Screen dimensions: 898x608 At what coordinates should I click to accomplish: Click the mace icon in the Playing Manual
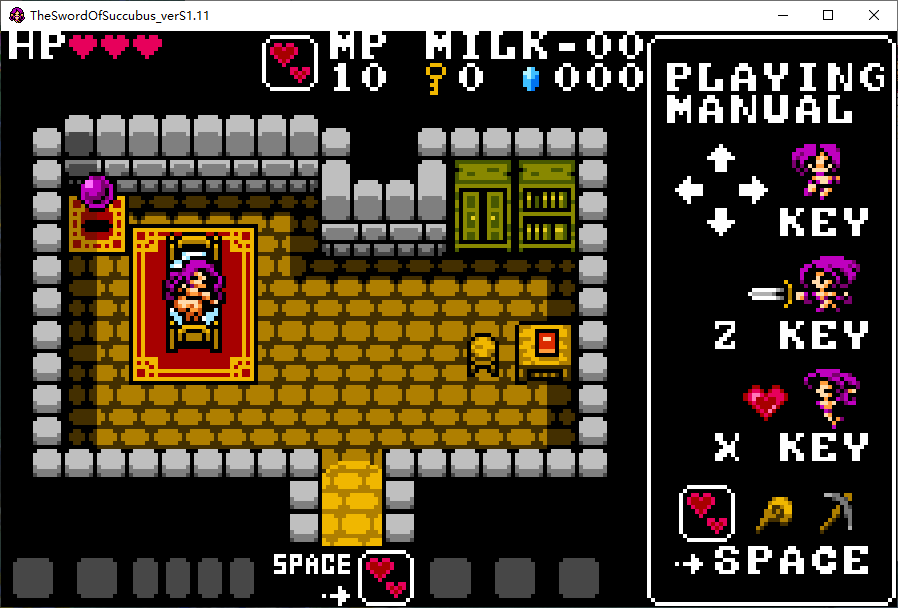coord(772,513)
